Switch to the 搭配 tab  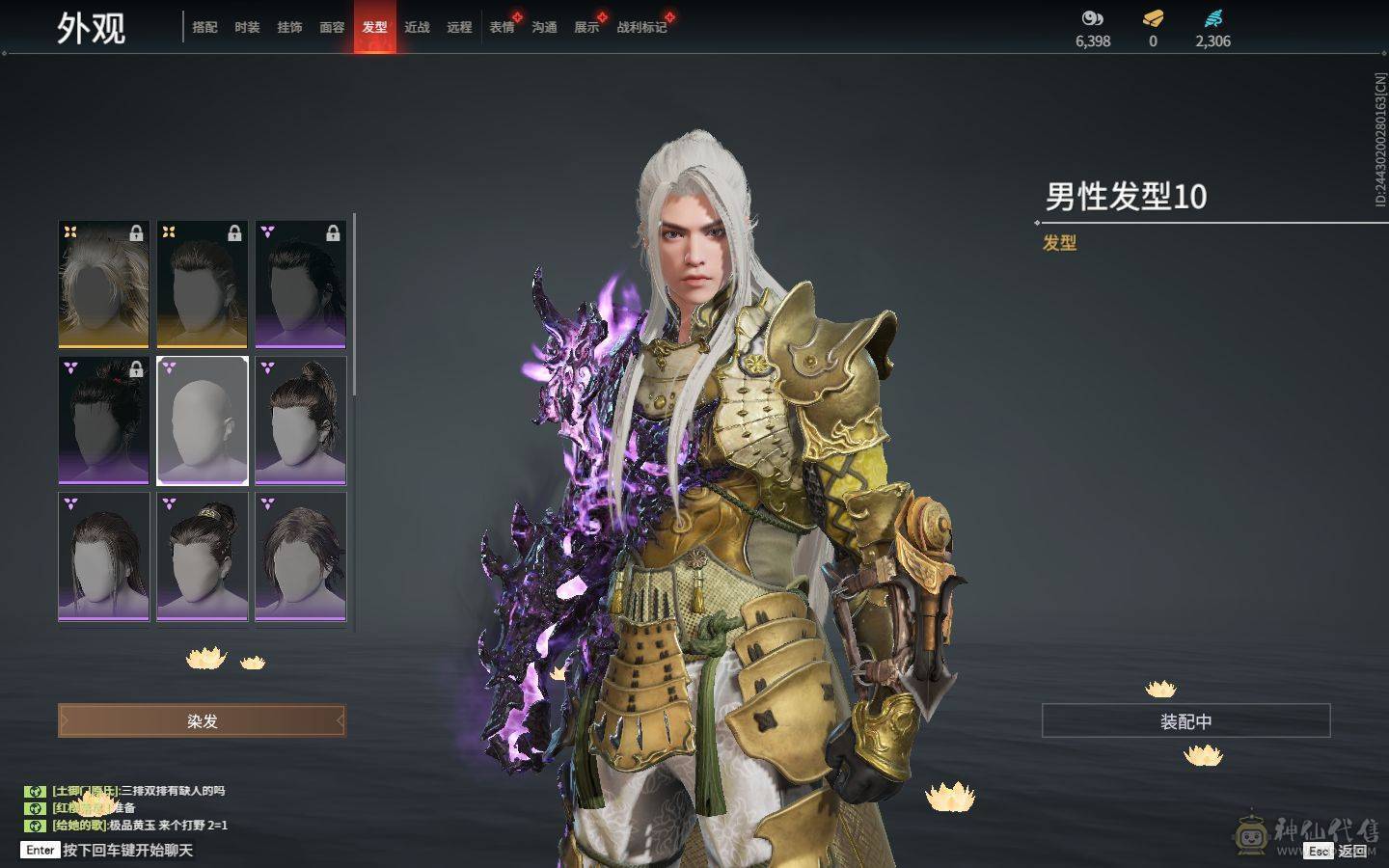click(x=204, y=27)
